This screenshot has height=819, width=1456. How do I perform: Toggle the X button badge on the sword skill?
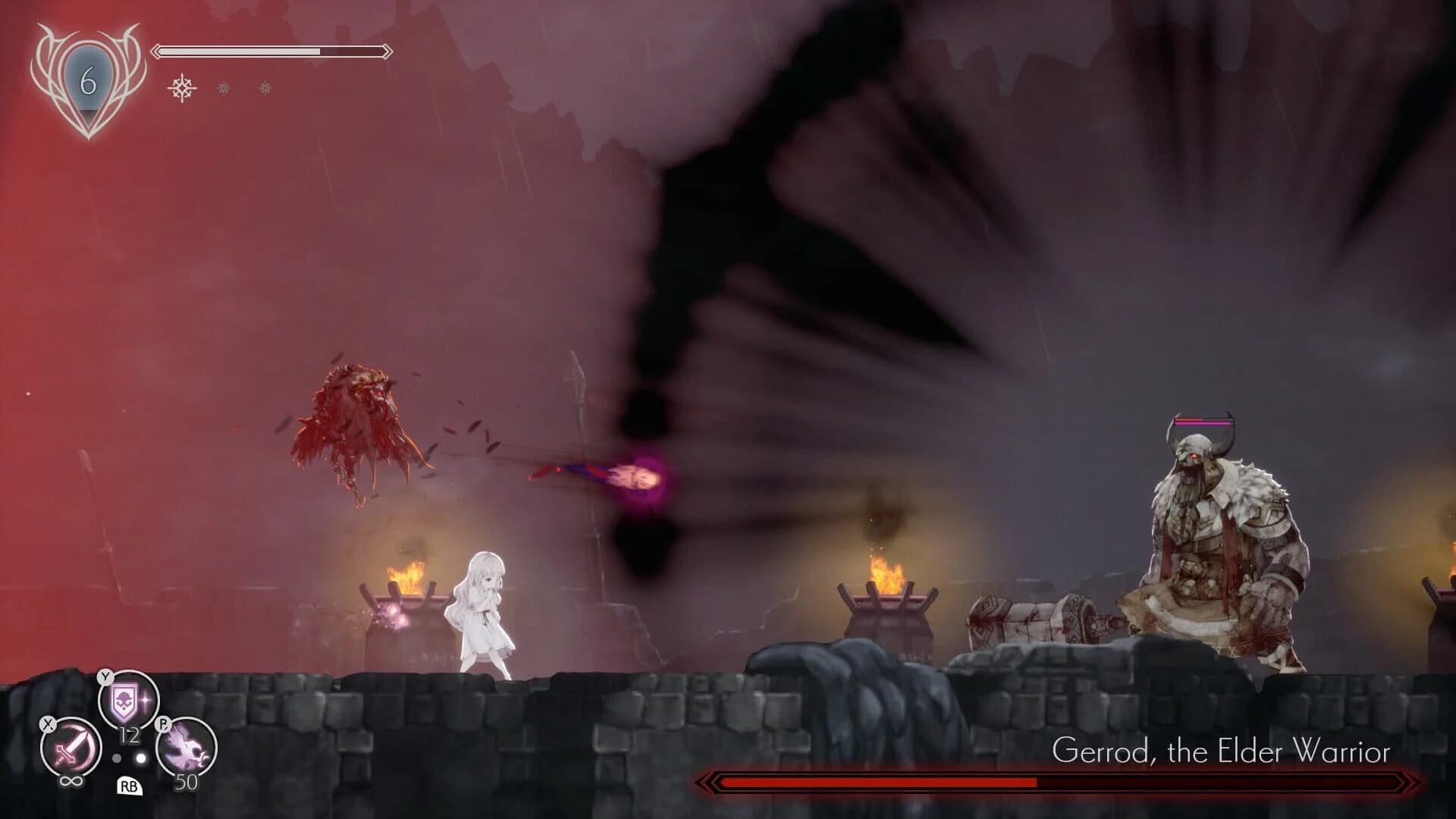47,725
